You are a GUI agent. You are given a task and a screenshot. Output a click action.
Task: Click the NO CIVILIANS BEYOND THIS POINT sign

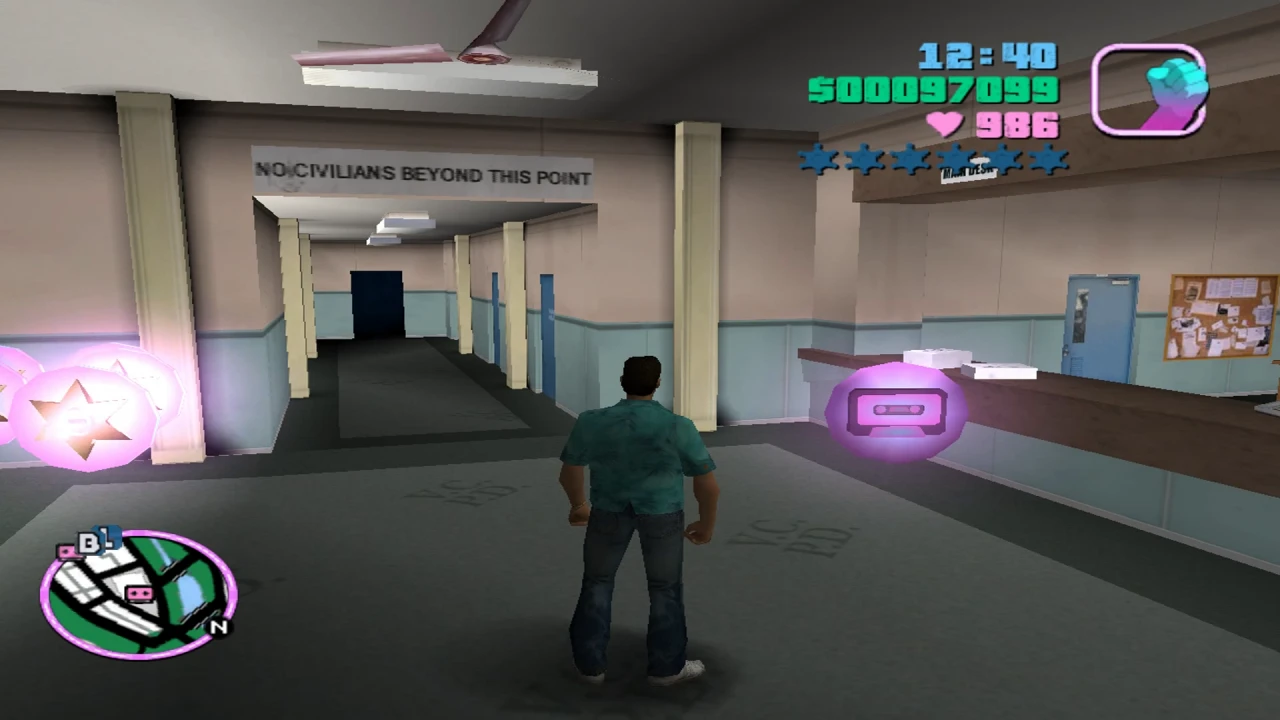(423, 174)
